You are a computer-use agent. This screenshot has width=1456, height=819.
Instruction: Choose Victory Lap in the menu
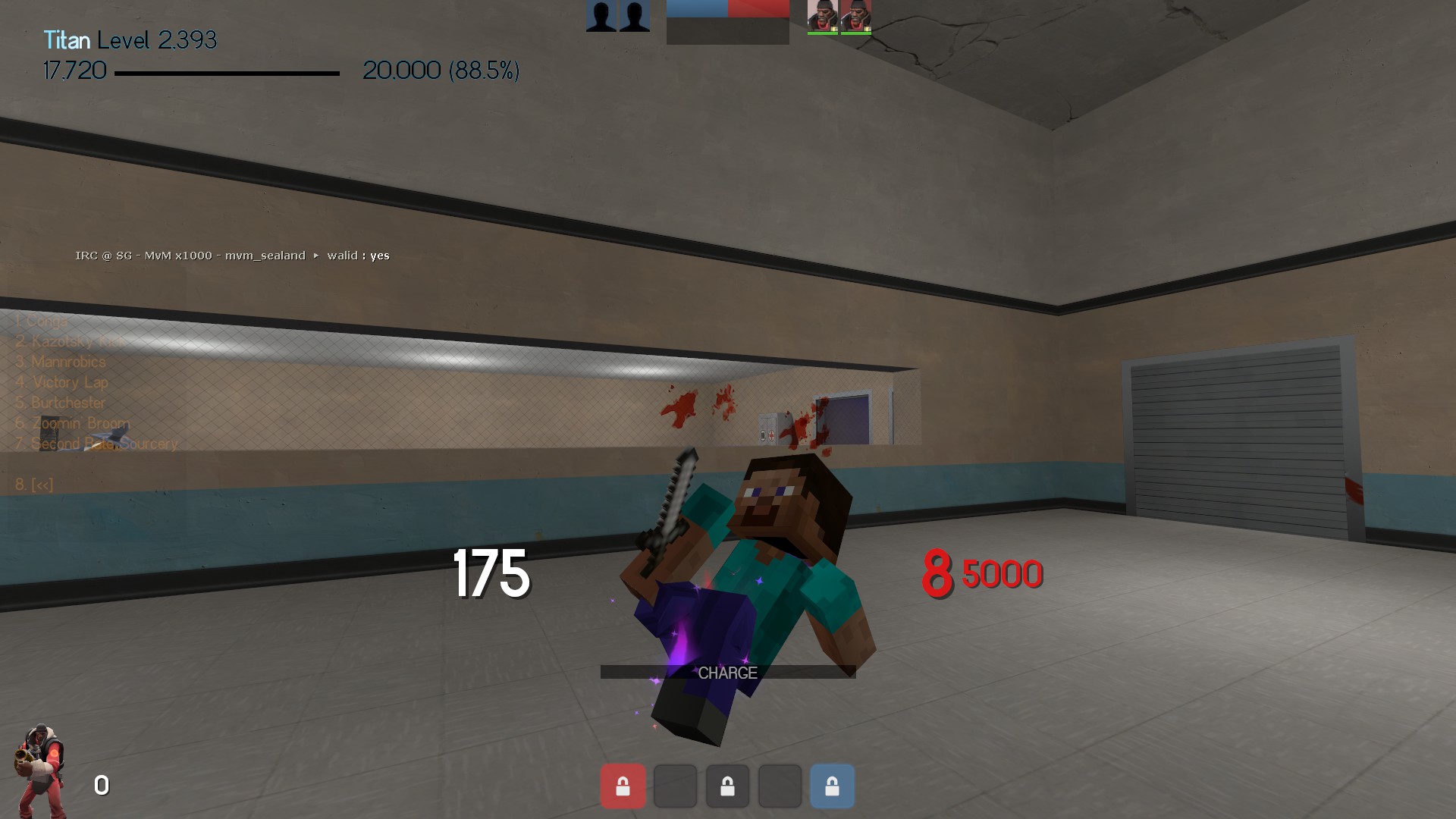click(x=62, y=383)
